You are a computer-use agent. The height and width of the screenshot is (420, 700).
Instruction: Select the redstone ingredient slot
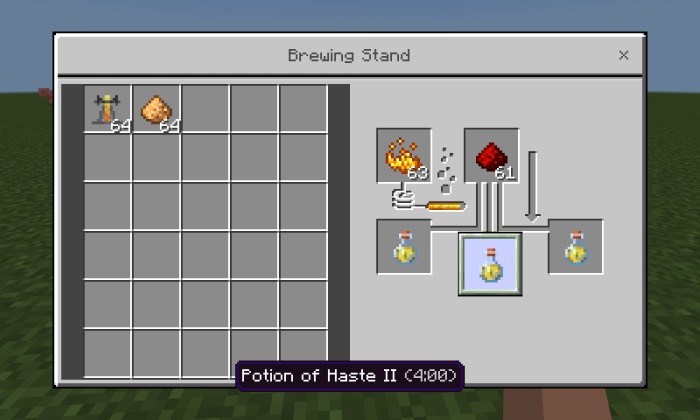pos(491,156)
